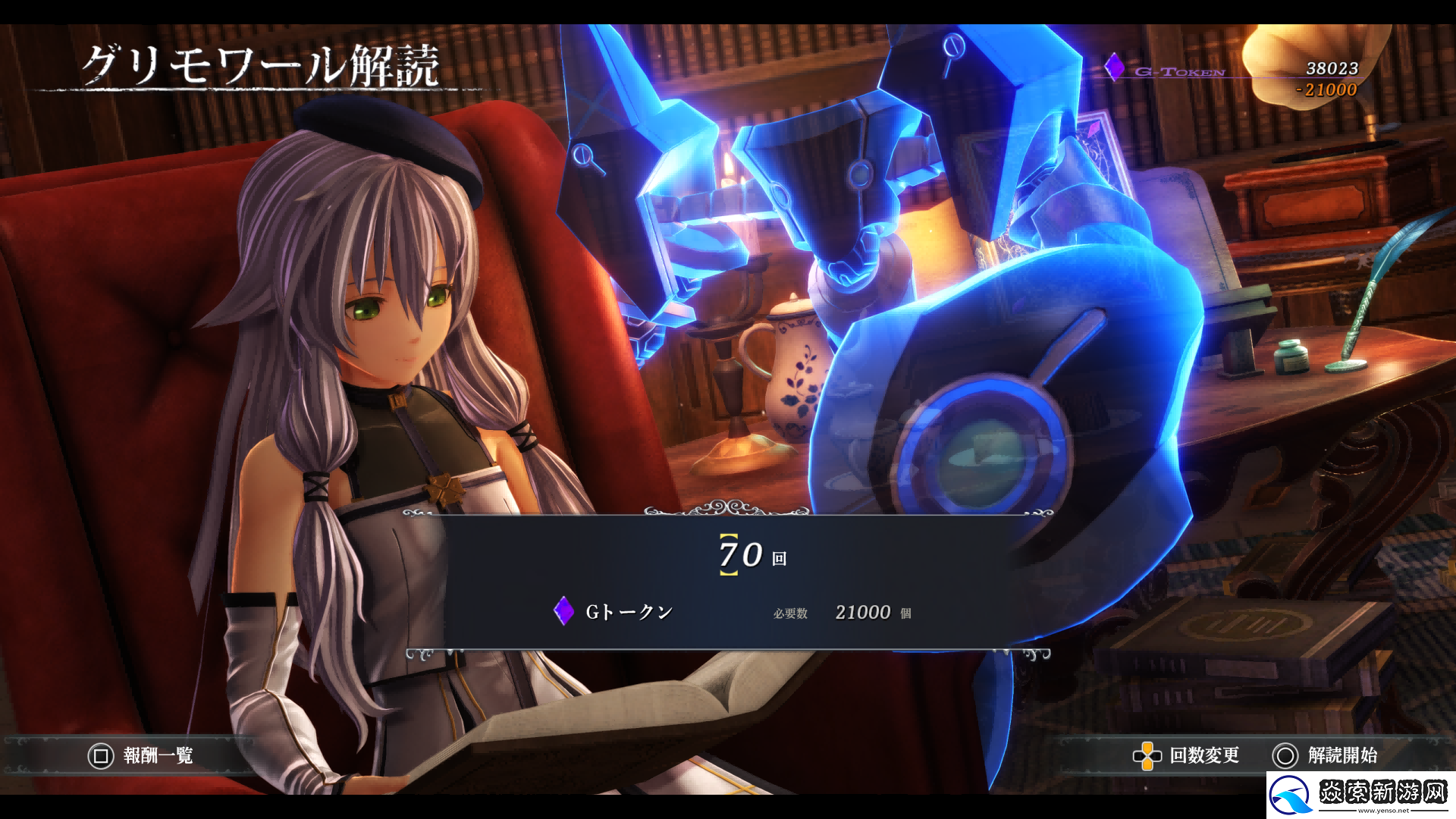Image resolution: width=1456 pixels, height=819 pixels.
Task: Choose the 回数変更 count change option
Action: pyautogui.click(x=1187, y=755)
